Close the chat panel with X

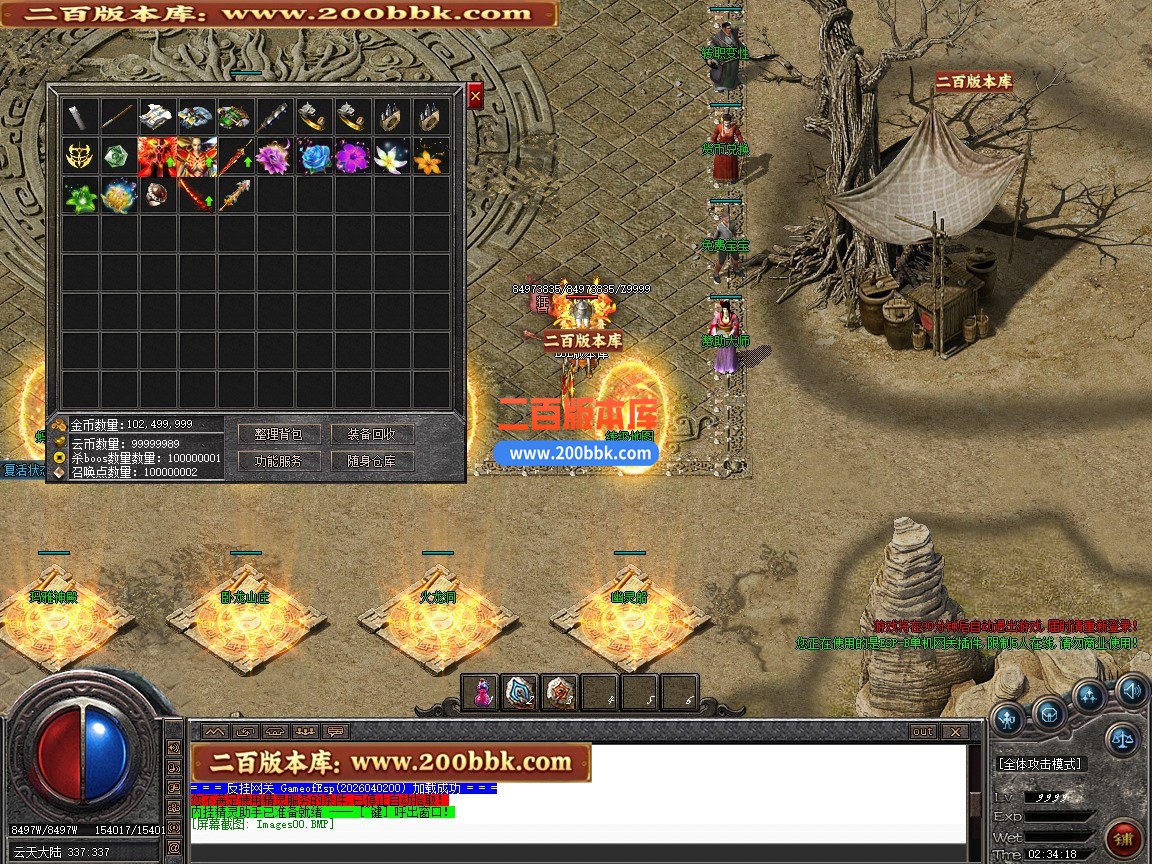(954, 731)
